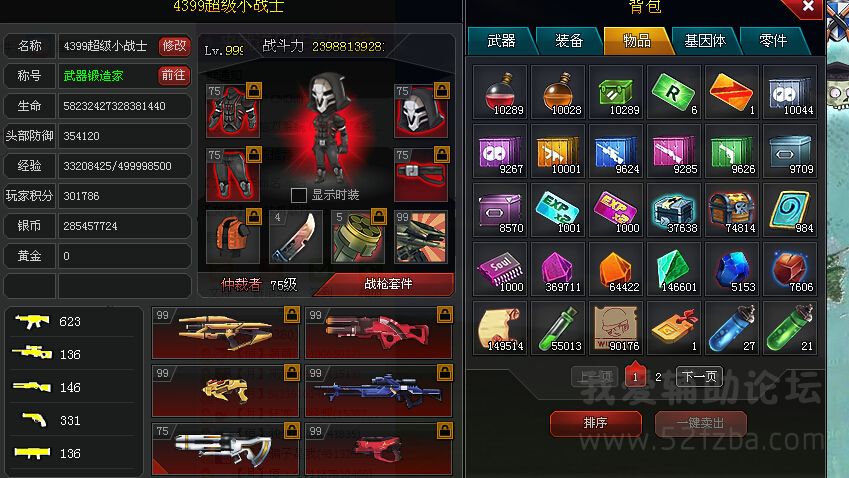The image size is (849, 478).
Task: Click the 前往 title button
Action: click(173, 75)
